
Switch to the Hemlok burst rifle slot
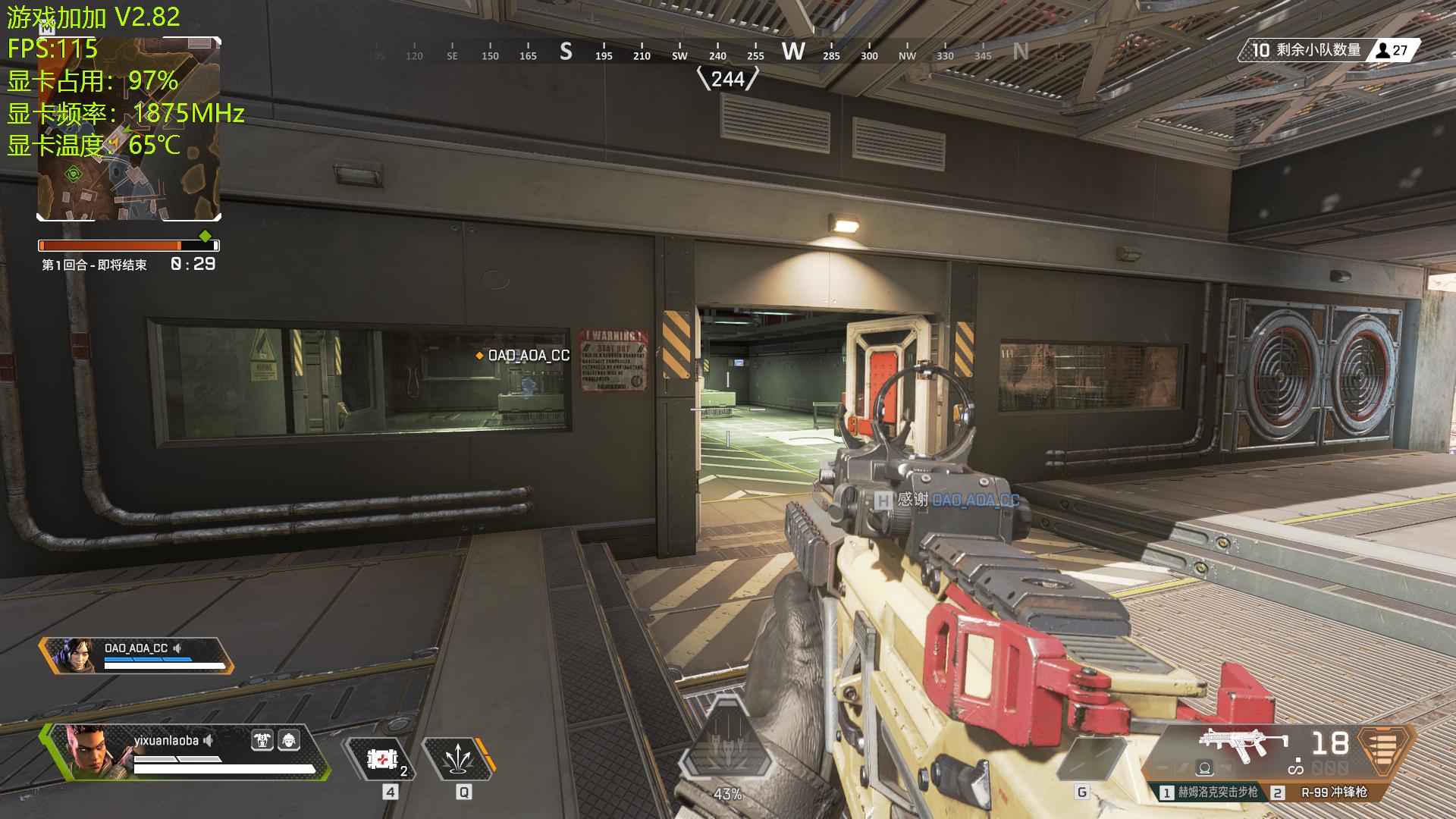(1209, 792)
